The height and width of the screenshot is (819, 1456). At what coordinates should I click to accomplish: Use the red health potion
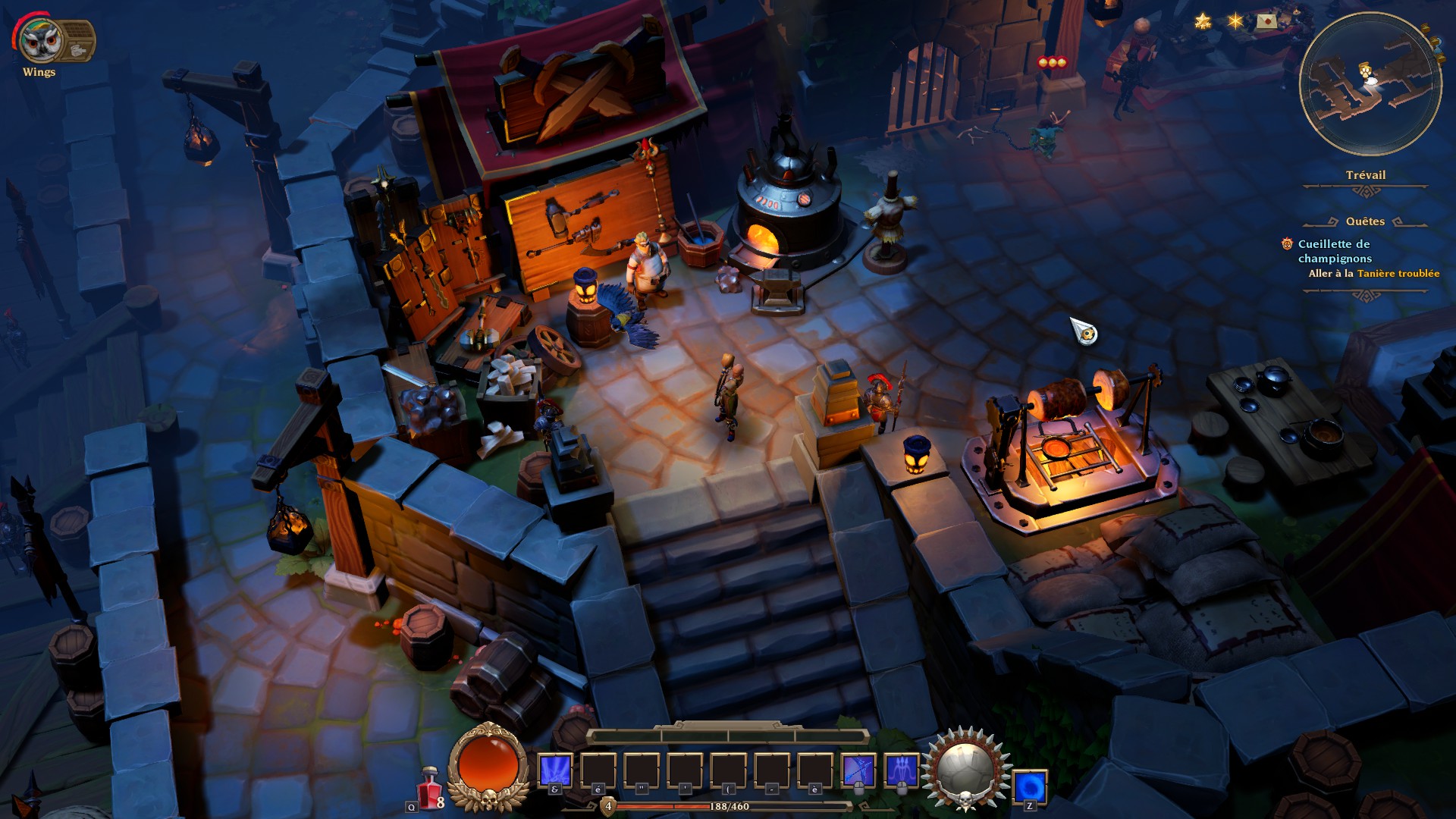click(430, 788)
